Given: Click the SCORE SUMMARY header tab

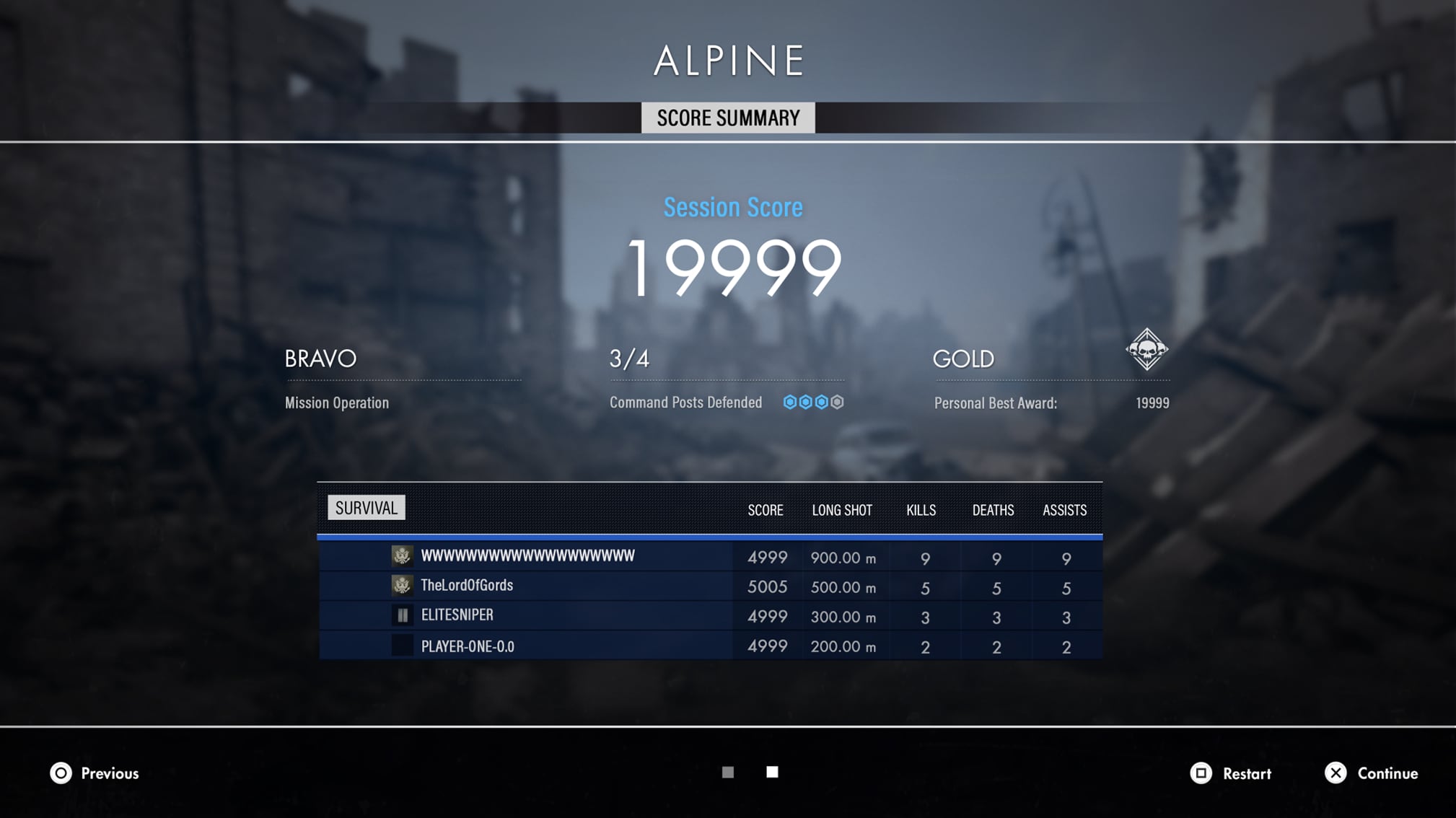Looking at the screenshot, I should (x=727, y=117).
